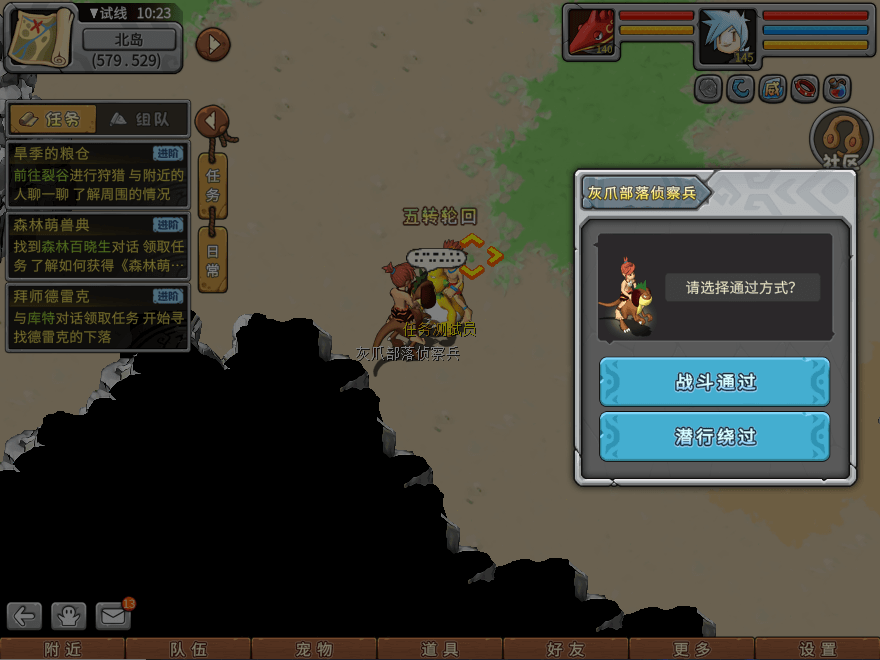The width and height of the screenshot is (880, 660).
Task: Click the blue-haired player portrait
Action: pyautogui.click(x=727, y=35)
